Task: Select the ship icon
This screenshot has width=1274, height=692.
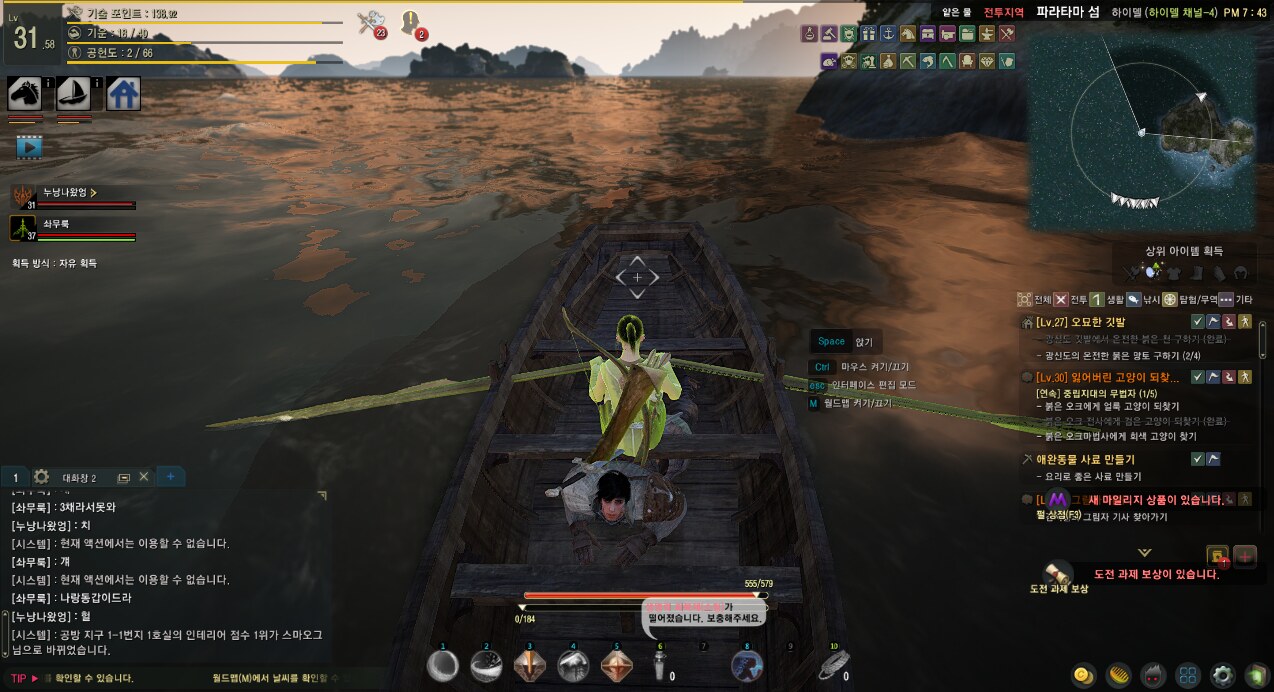Action: (x=73, y=93)
